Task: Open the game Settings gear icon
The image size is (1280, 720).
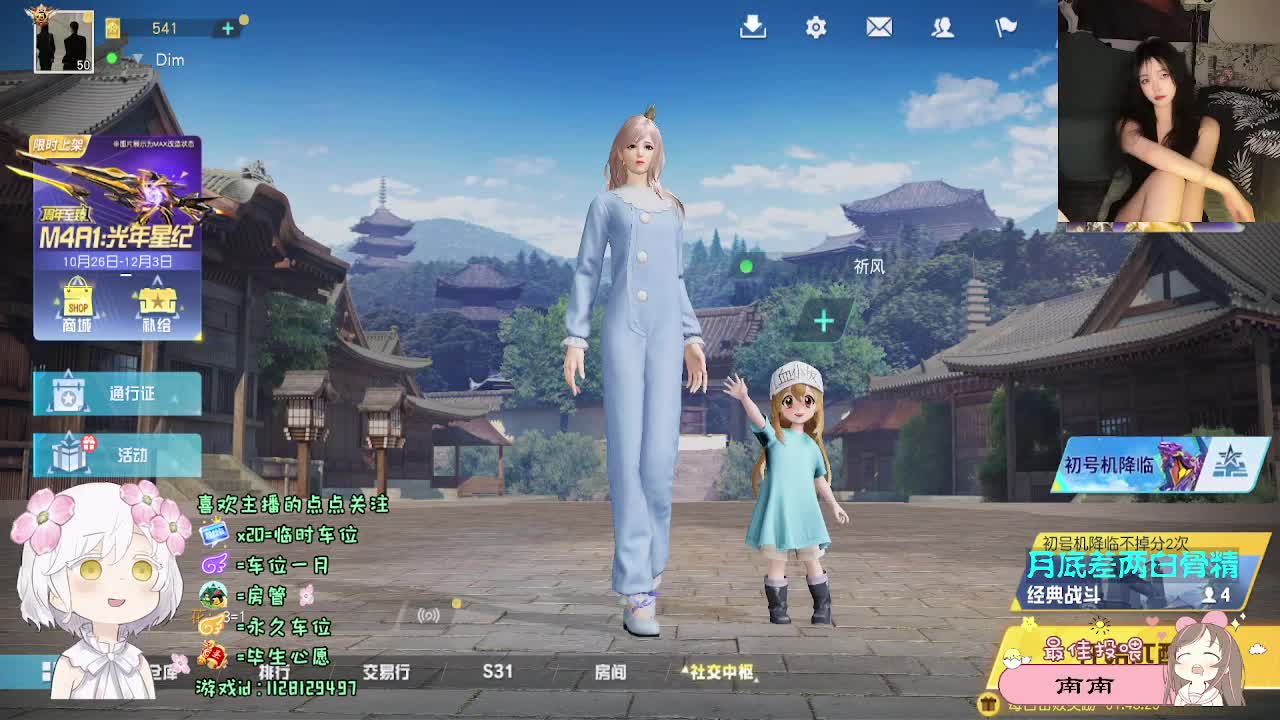Action: pyautogui.click(x=816, y=28)
